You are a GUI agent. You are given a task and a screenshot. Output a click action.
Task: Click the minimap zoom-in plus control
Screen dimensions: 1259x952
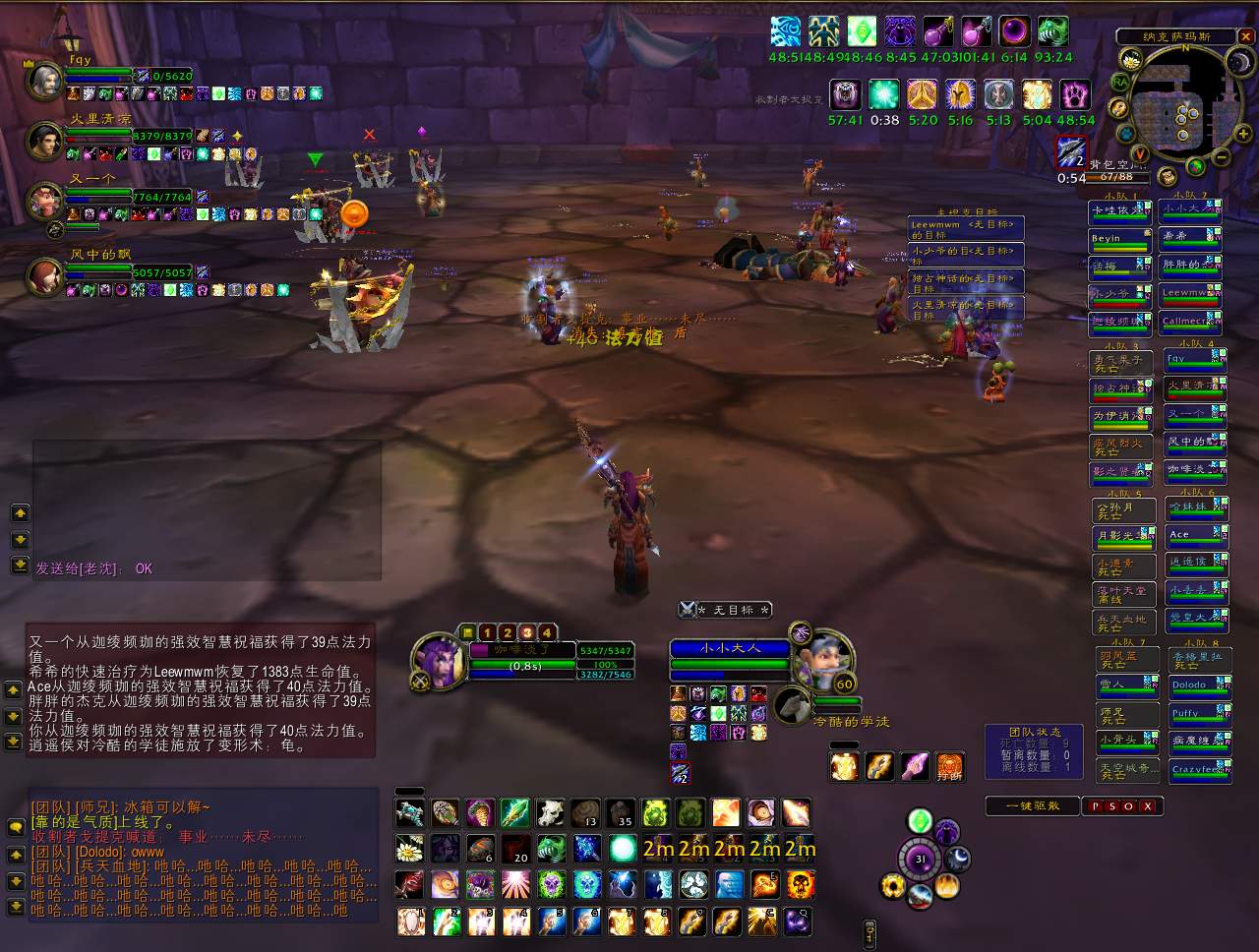[x=1242, y=134]
